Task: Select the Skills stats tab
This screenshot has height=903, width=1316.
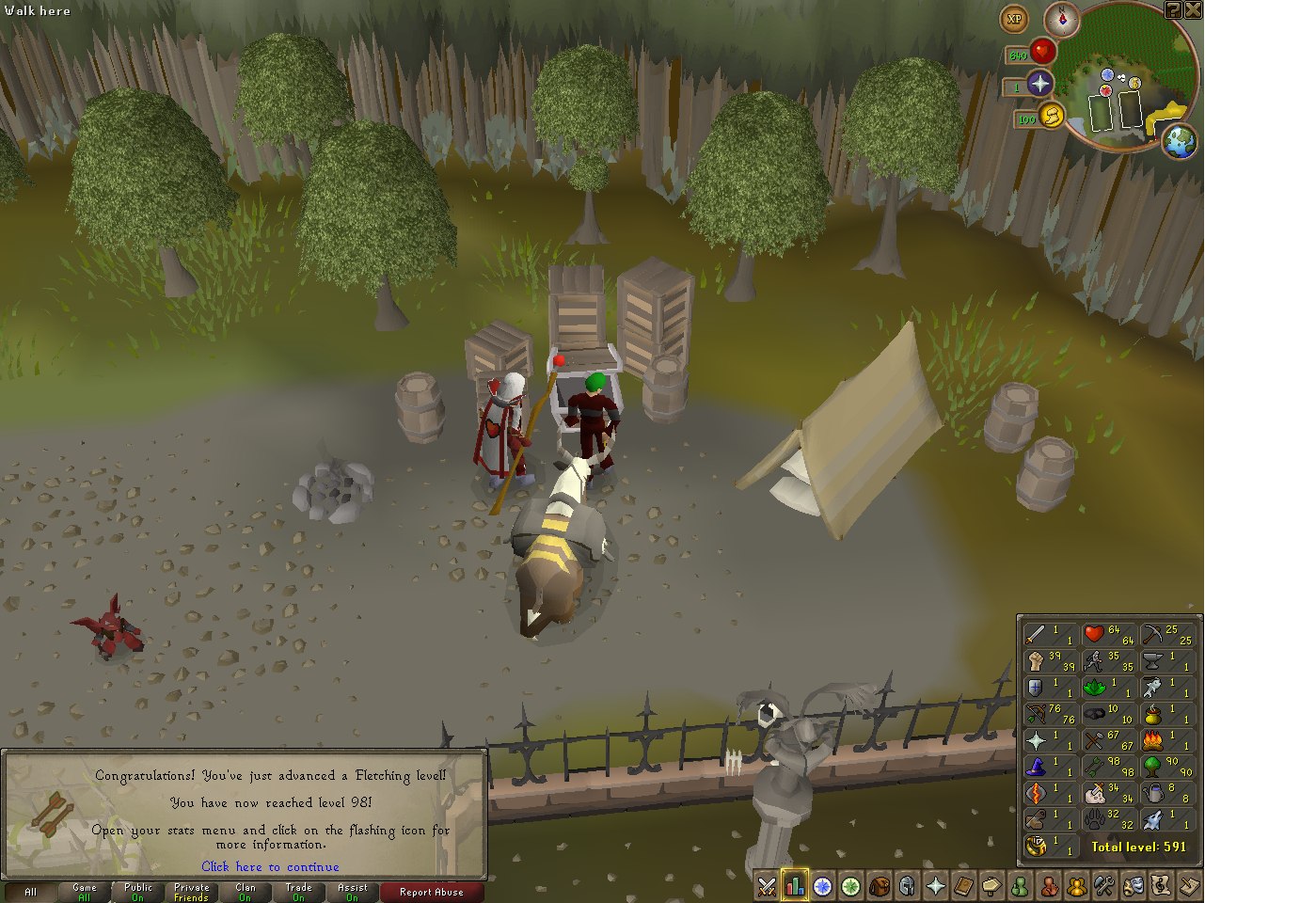Action: (x=795, y=887)
